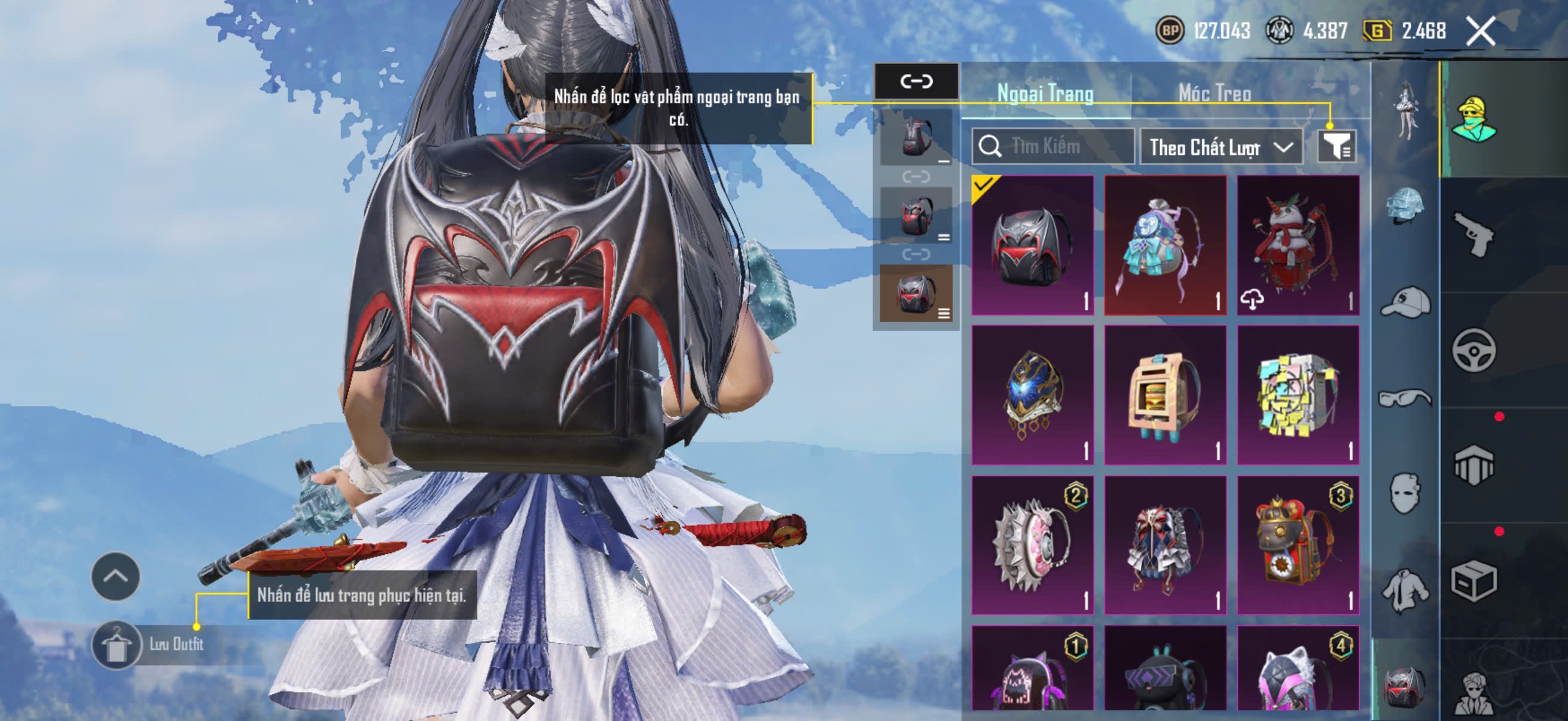This screenshot has width=1568, height=721.
Task: Click the Tìm Kiếm search field
Action: click(1053, 146)
